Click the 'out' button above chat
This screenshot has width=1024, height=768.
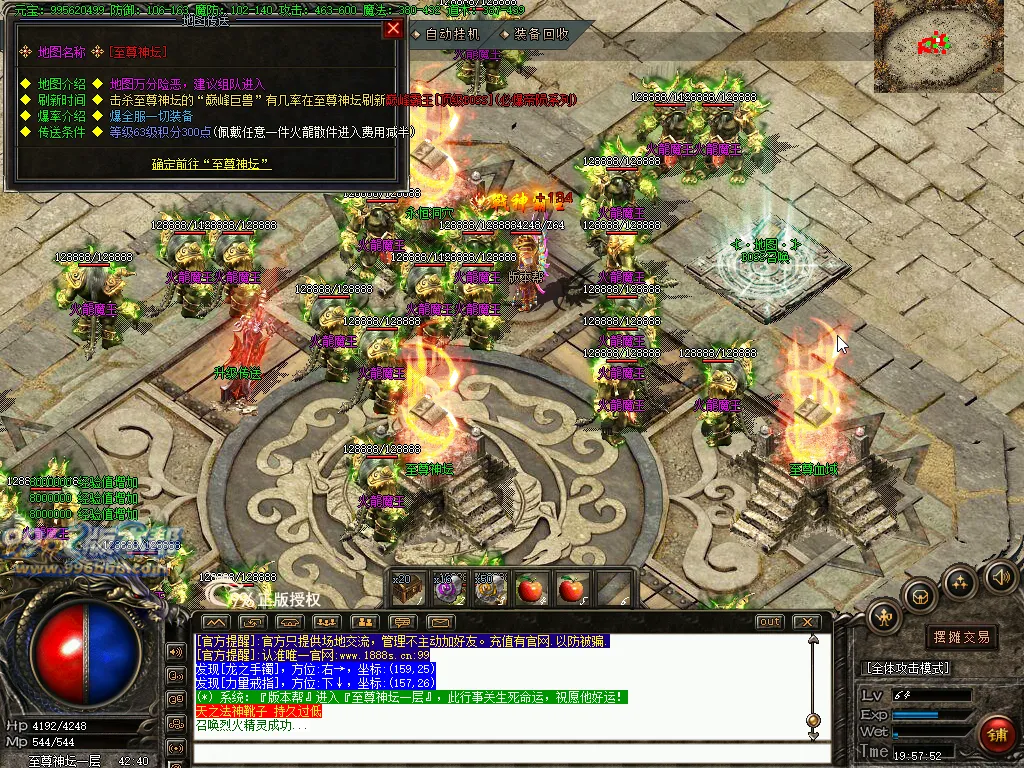(x=769, y=622)
